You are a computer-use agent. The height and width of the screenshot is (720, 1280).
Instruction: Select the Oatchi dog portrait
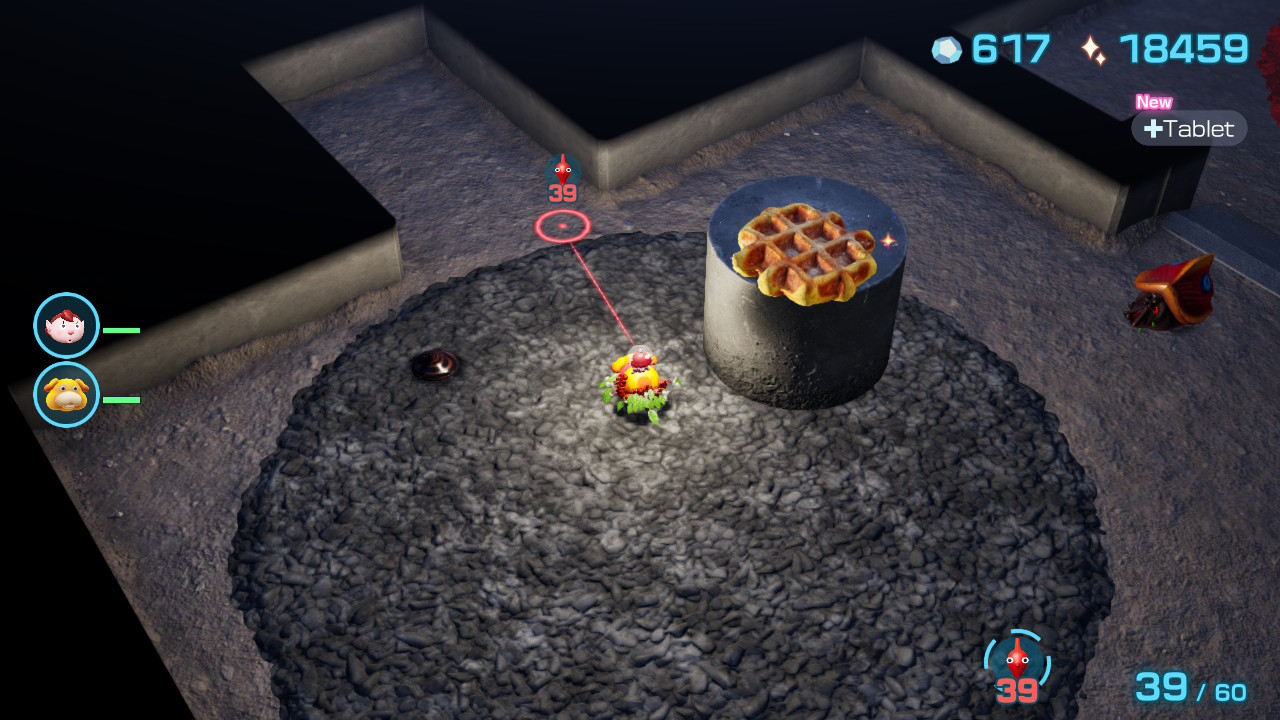point(66,395)
